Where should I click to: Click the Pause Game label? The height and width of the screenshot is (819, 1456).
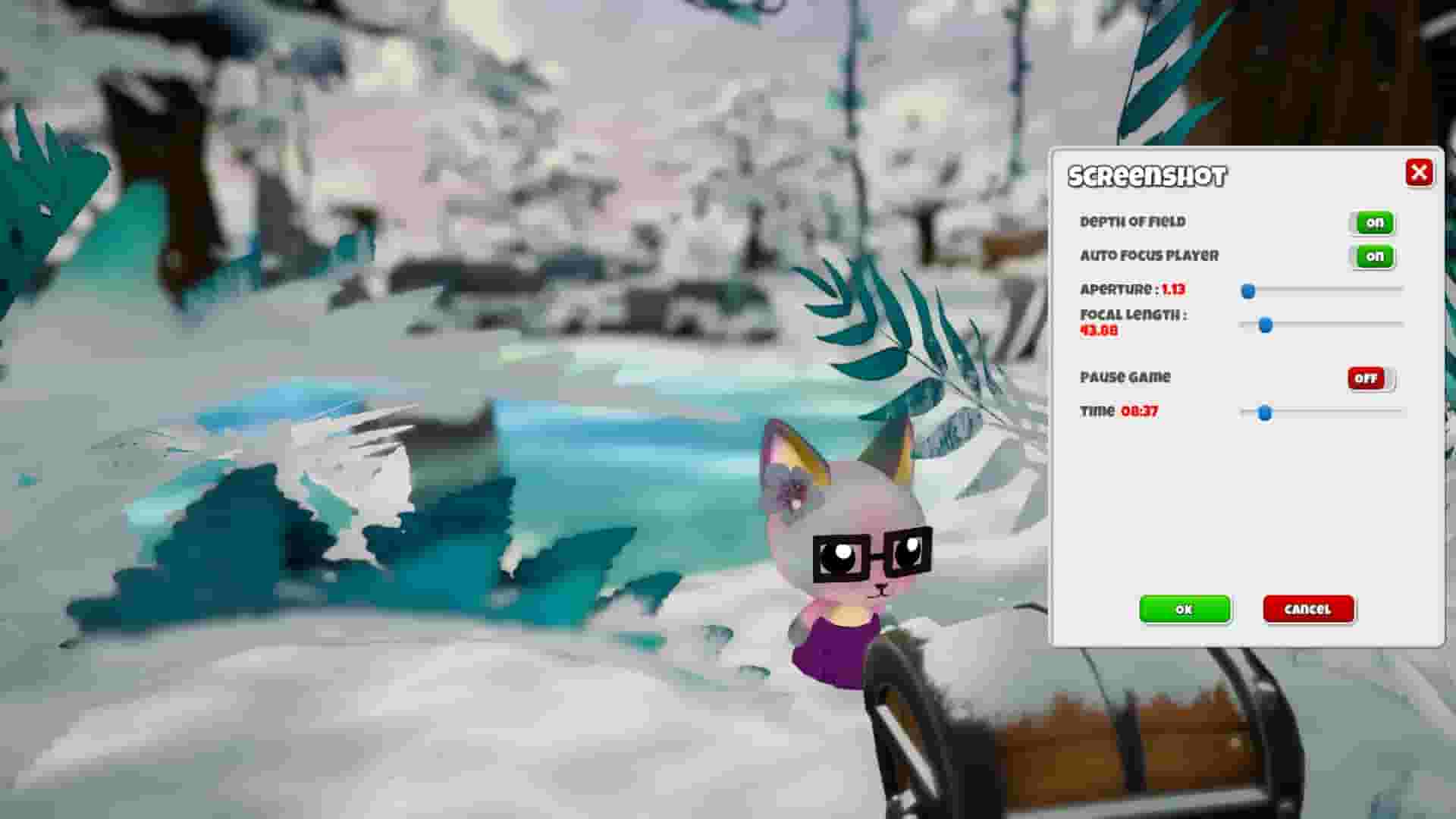coord(1125,378)
